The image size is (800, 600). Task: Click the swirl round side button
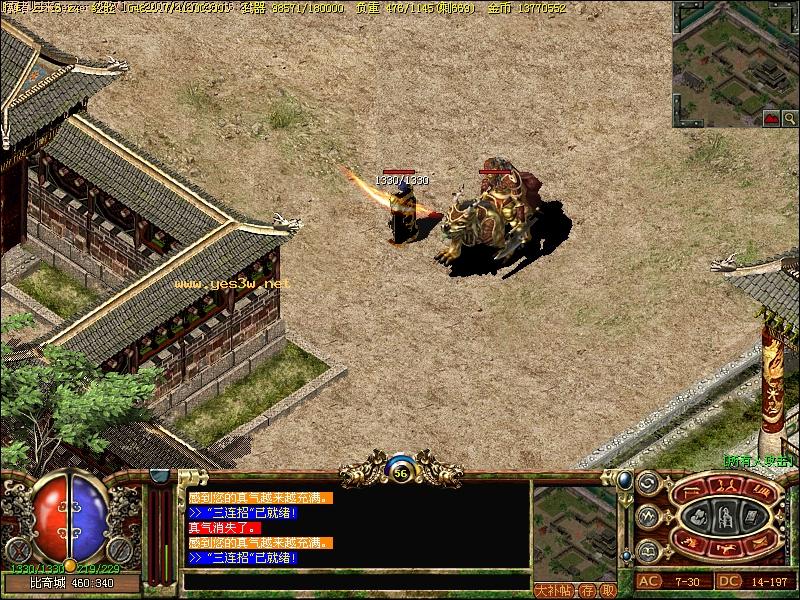coord(647,483)
